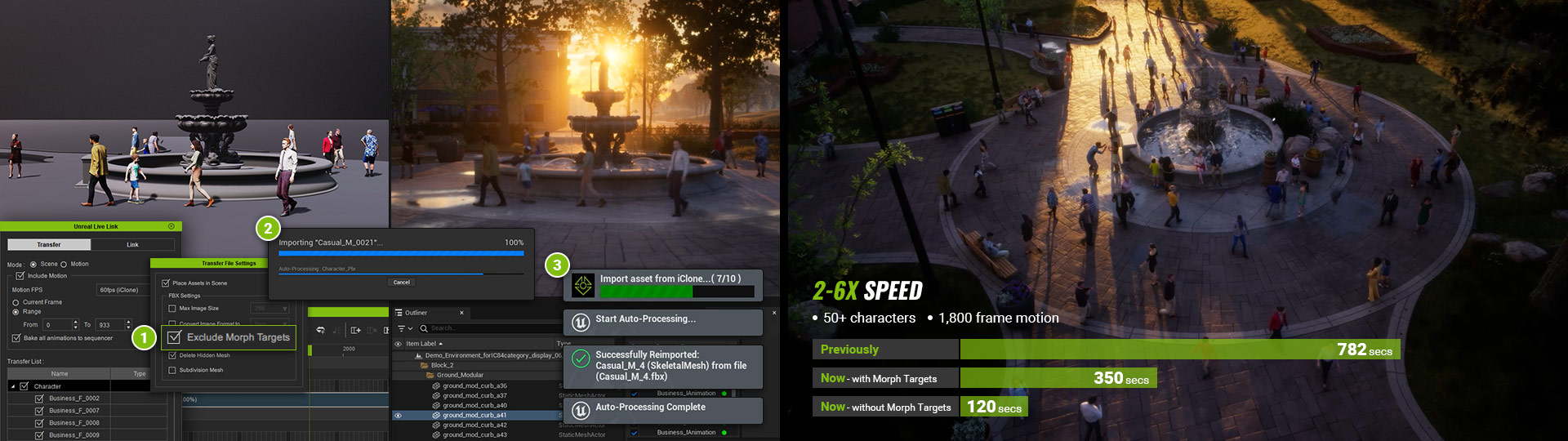Image resolution: width=1568 pixels, height=441 pixels.
Task: Enable the Max Image Size checkbox
Action: (x=172, y=309)
